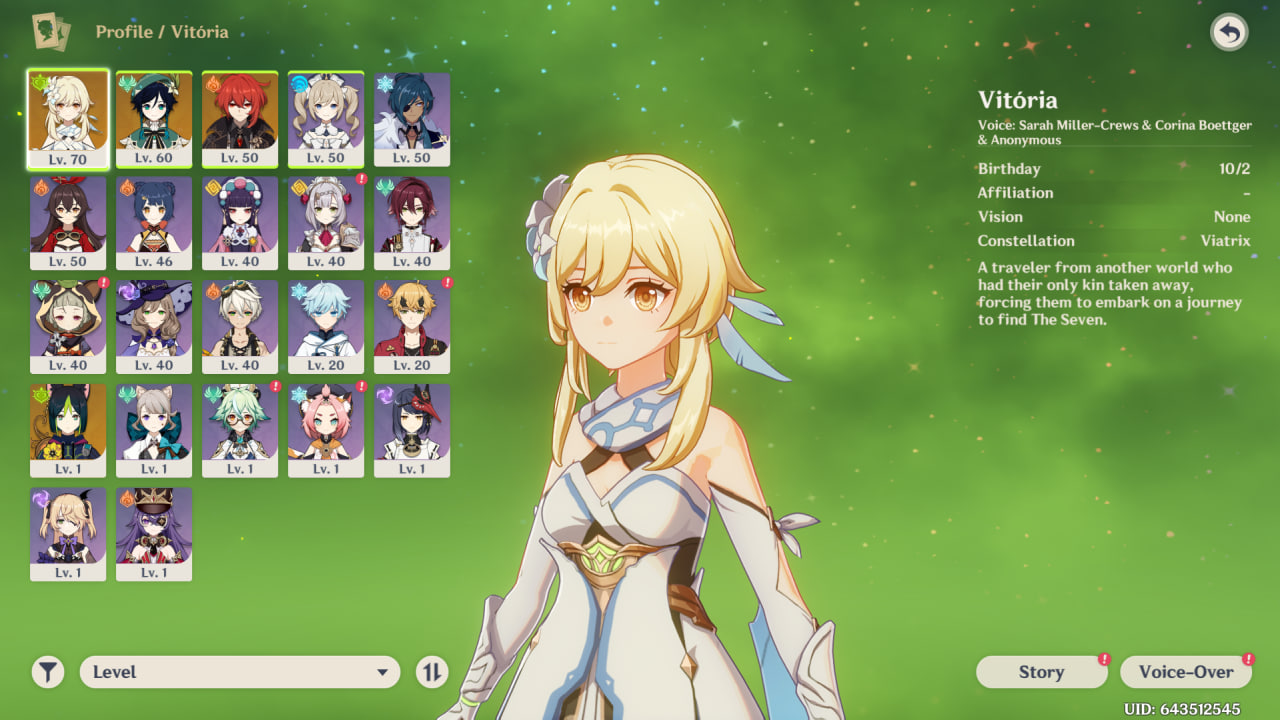Select red-haired Diluc's portrait

click(x=240, y=118)
